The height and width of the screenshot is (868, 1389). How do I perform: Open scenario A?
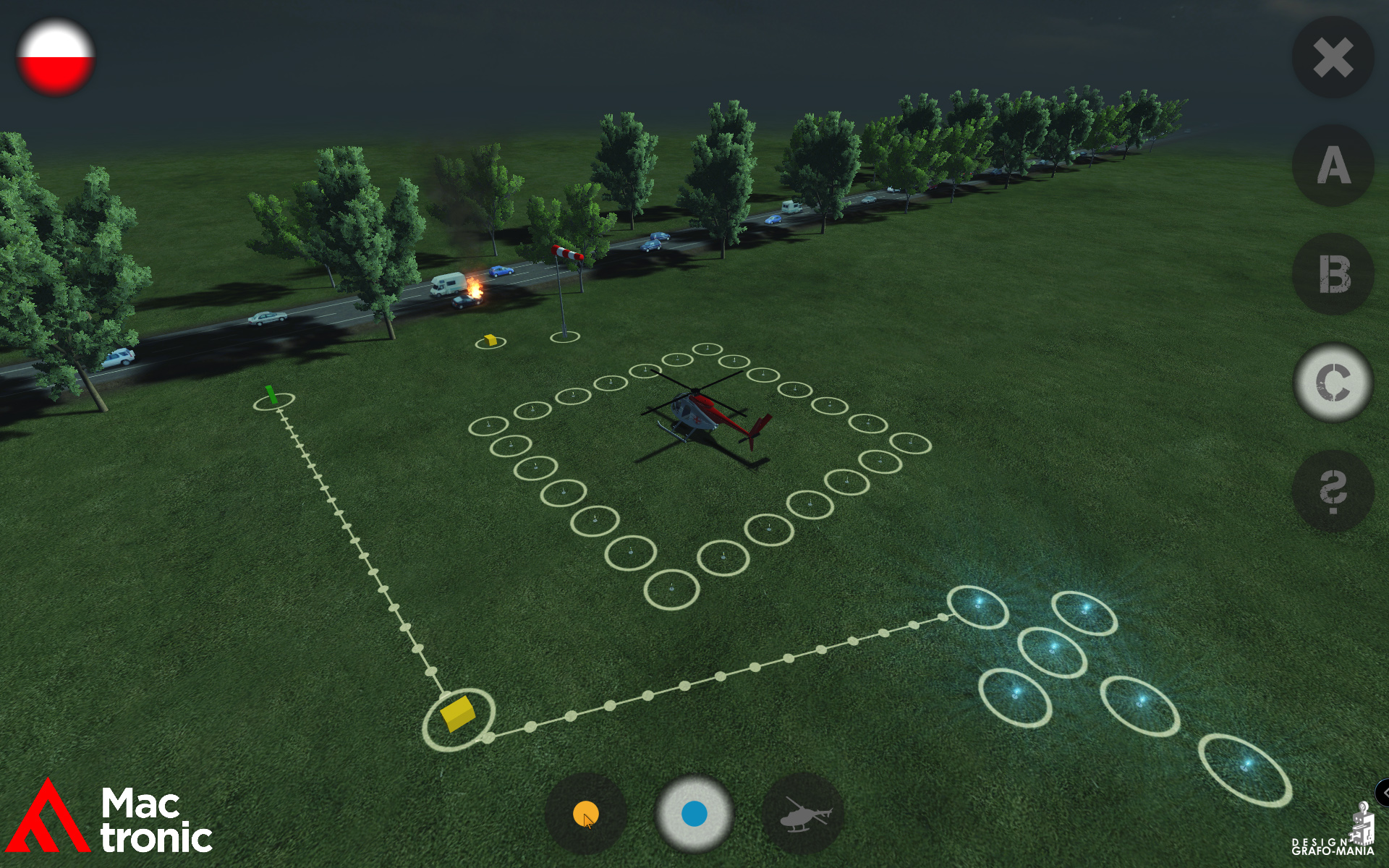1331,166
